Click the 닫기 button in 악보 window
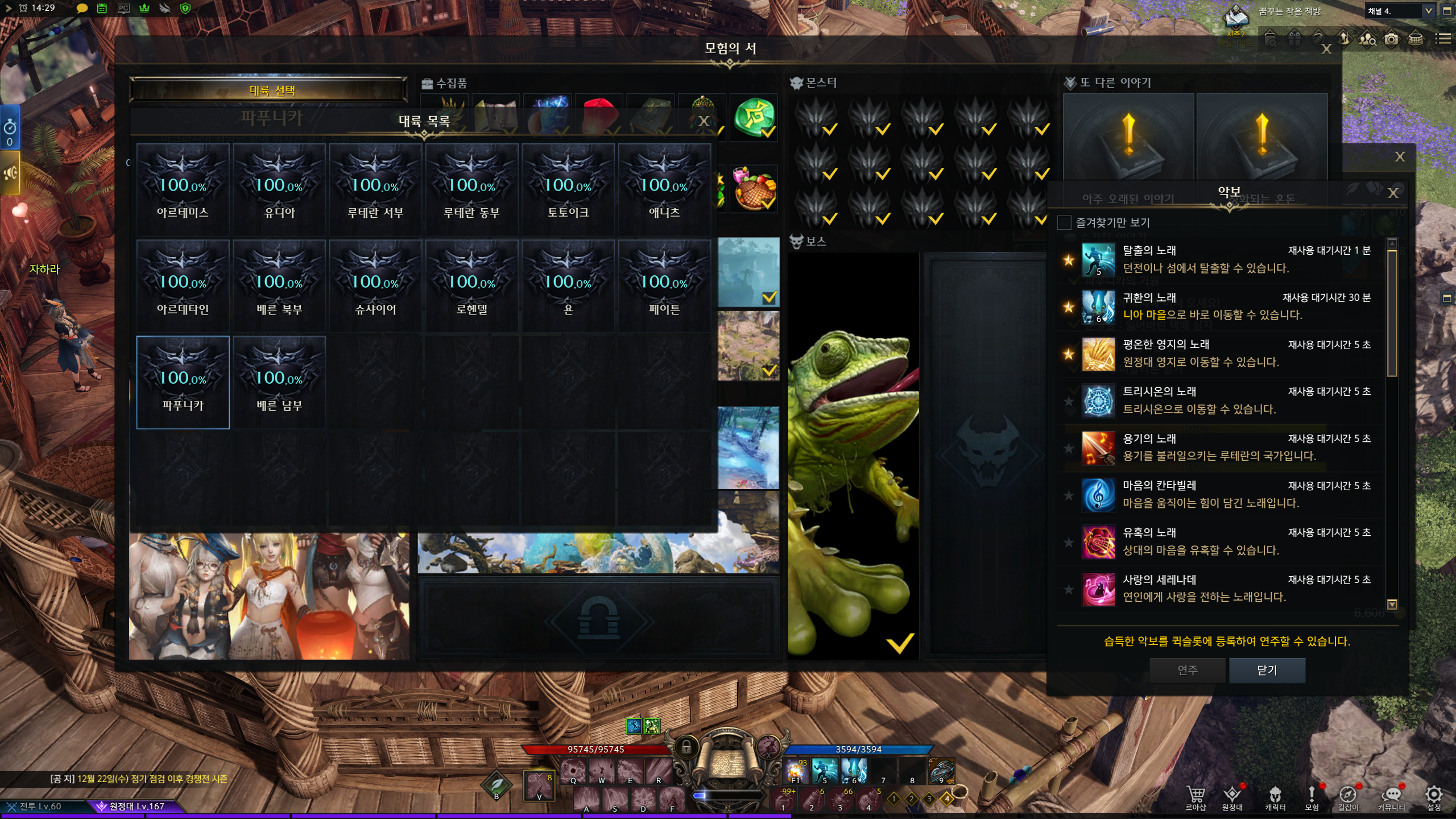The height and width of the screenshot is (819, 1456). click(1267, 670)
